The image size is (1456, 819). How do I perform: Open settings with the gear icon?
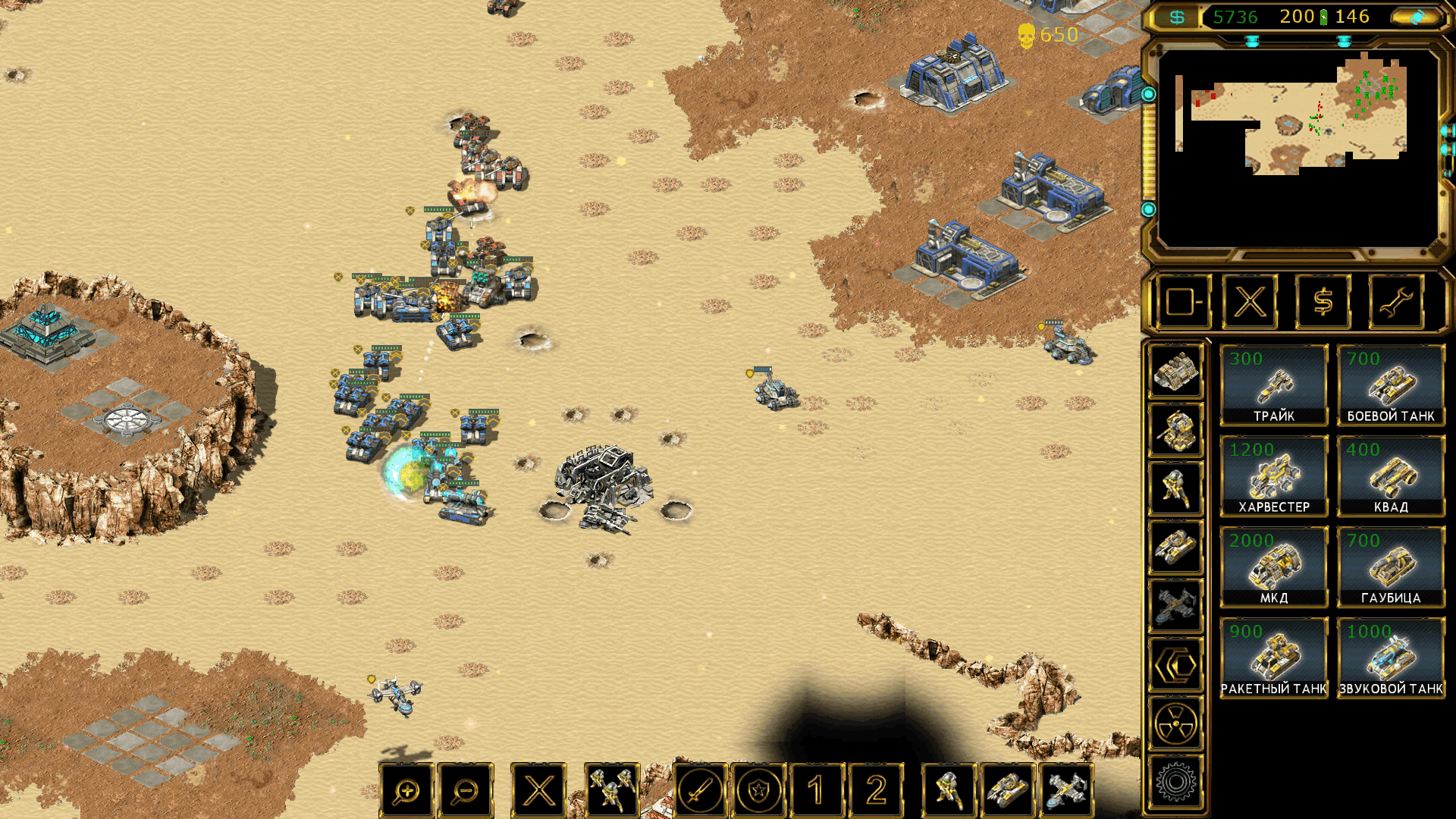pos(1175,782)
